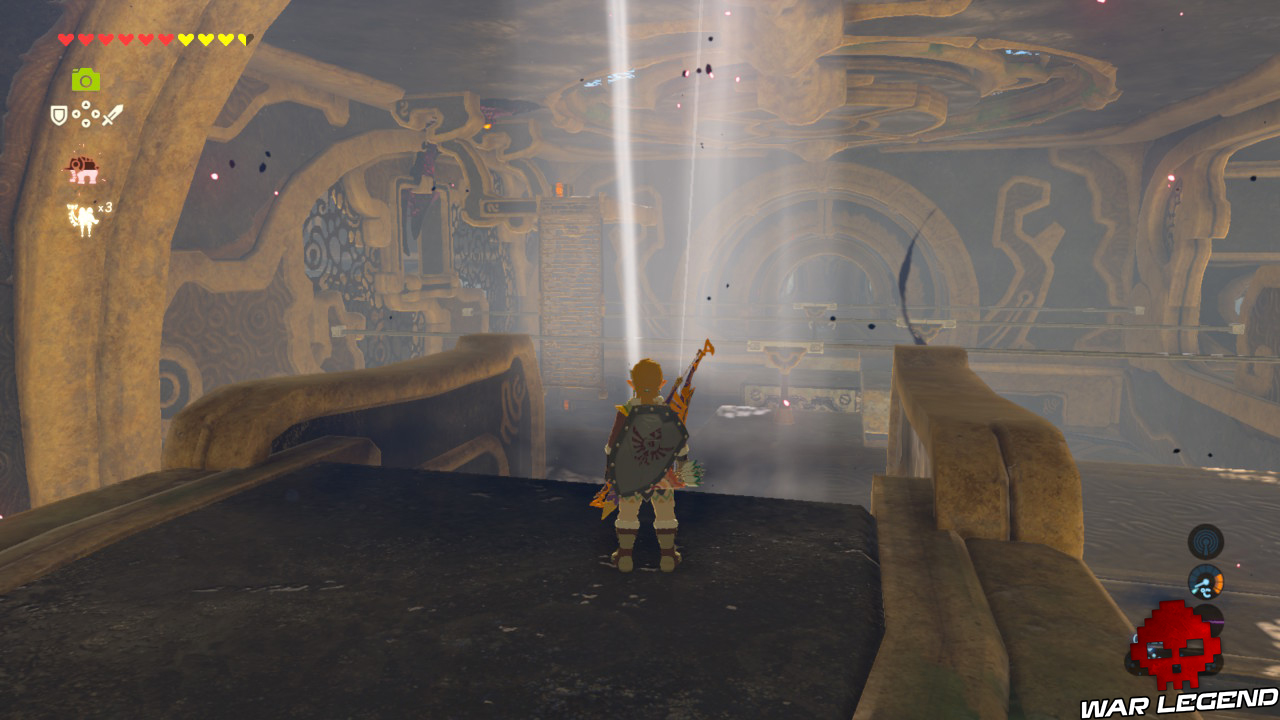The image size is (1280, 720).
Task: Select the sword icon right of the d-pad
Action: pyautogui.click(x=112, y=114)
